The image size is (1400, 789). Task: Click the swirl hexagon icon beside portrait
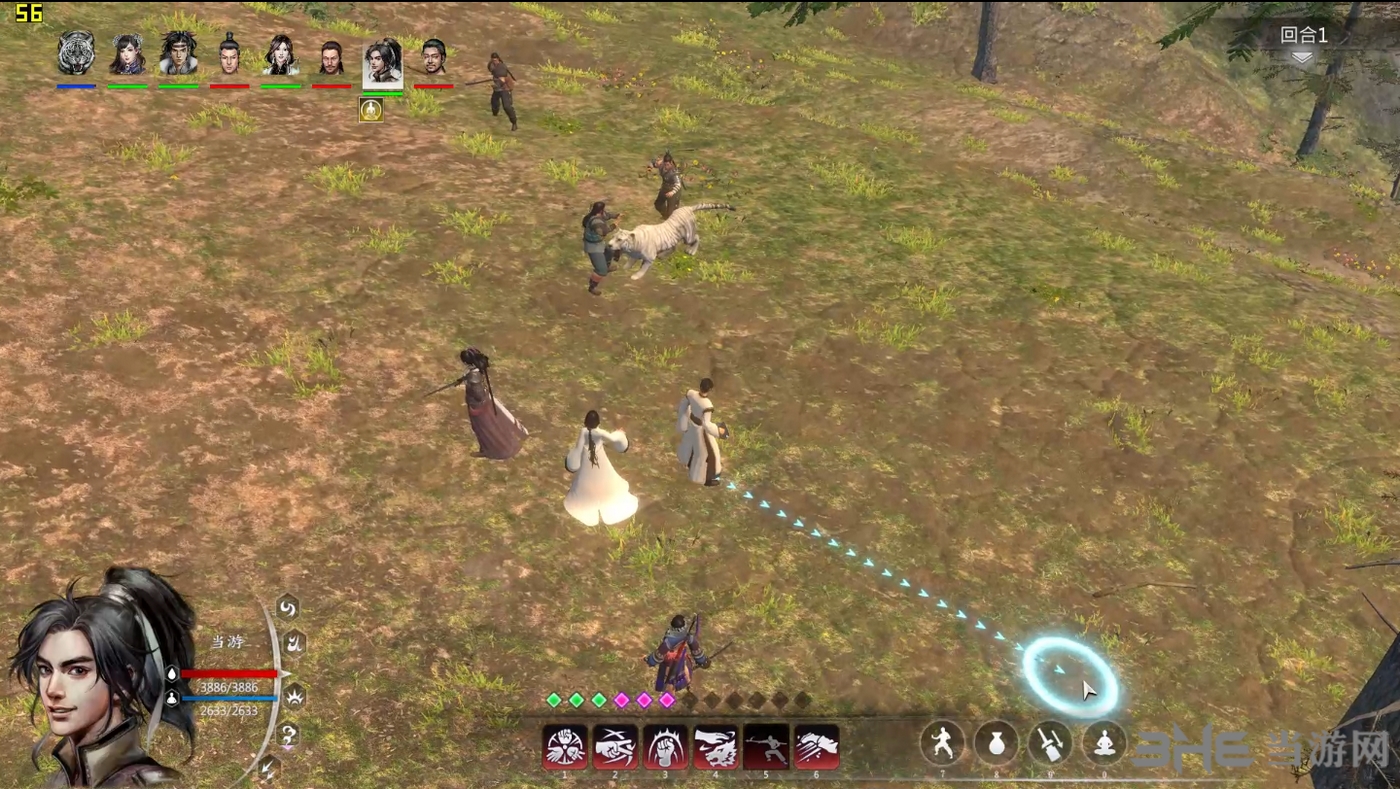(x=287, y=607)
